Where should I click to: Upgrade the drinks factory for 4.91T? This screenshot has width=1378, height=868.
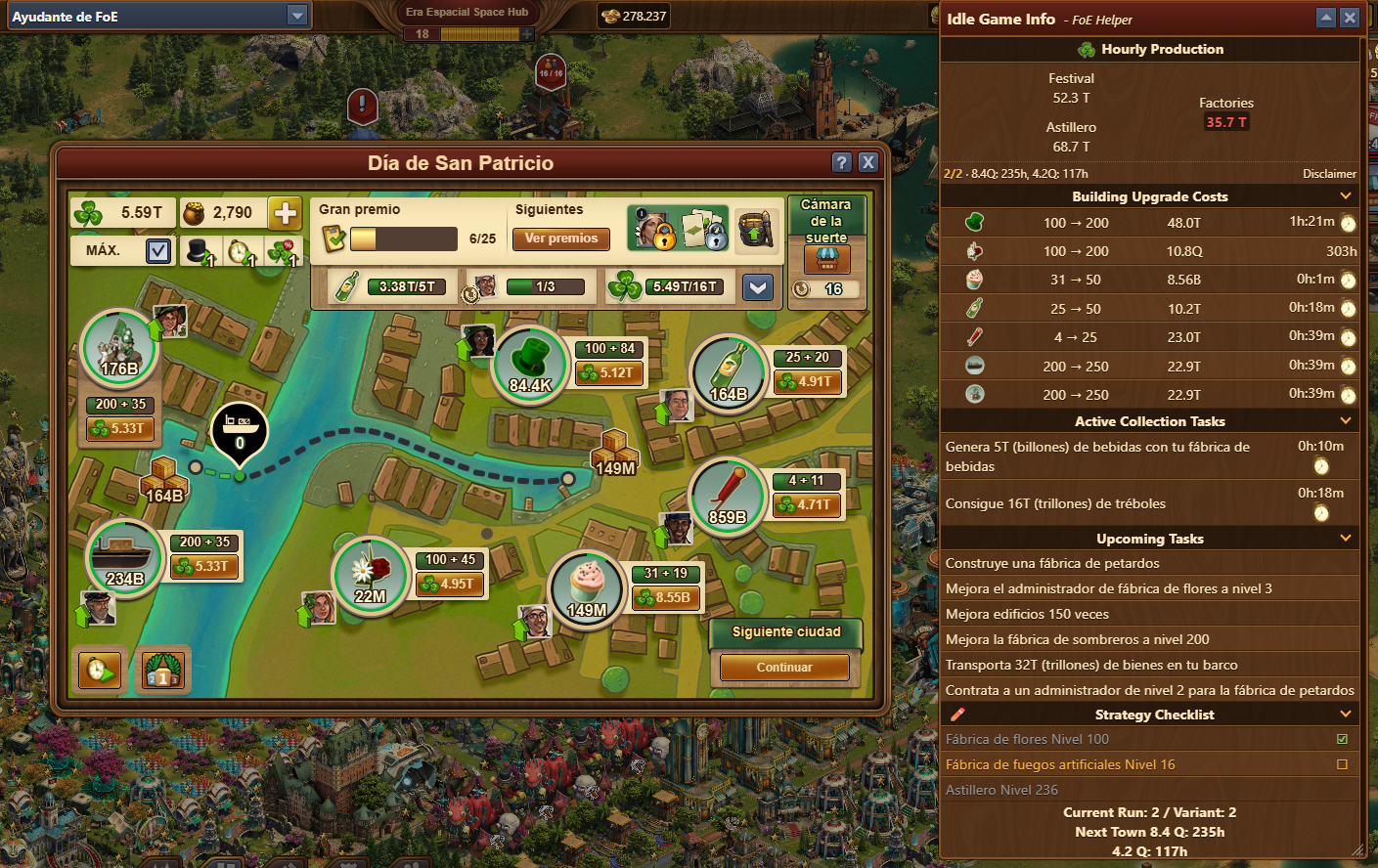coord(808,382)
